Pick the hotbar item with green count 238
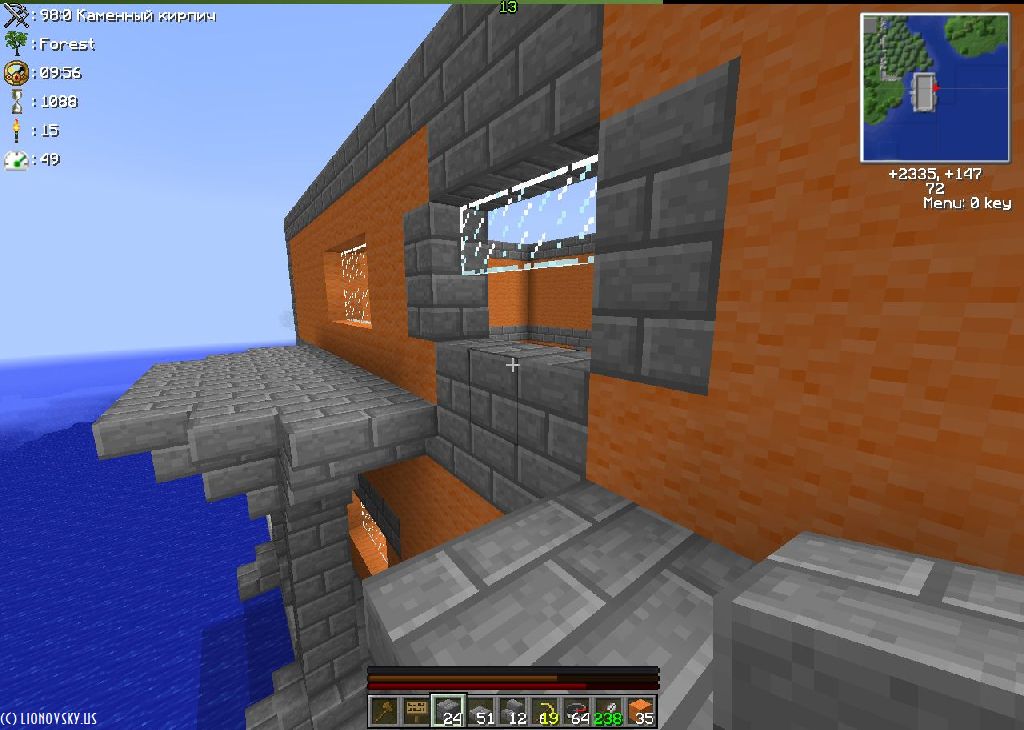This screenshot has height=730, width=1024. 608,711
